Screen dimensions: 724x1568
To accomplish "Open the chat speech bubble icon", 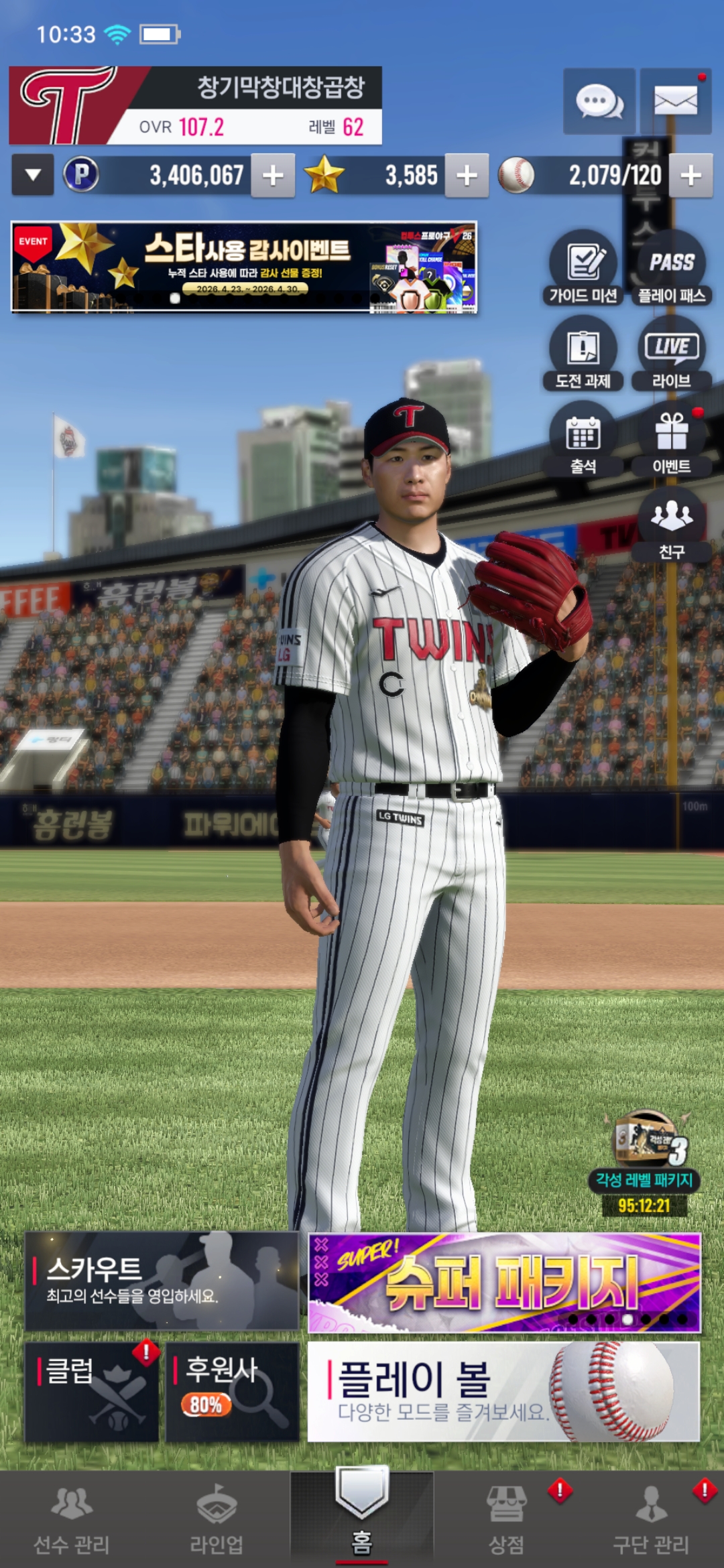I will coord(599,102).
